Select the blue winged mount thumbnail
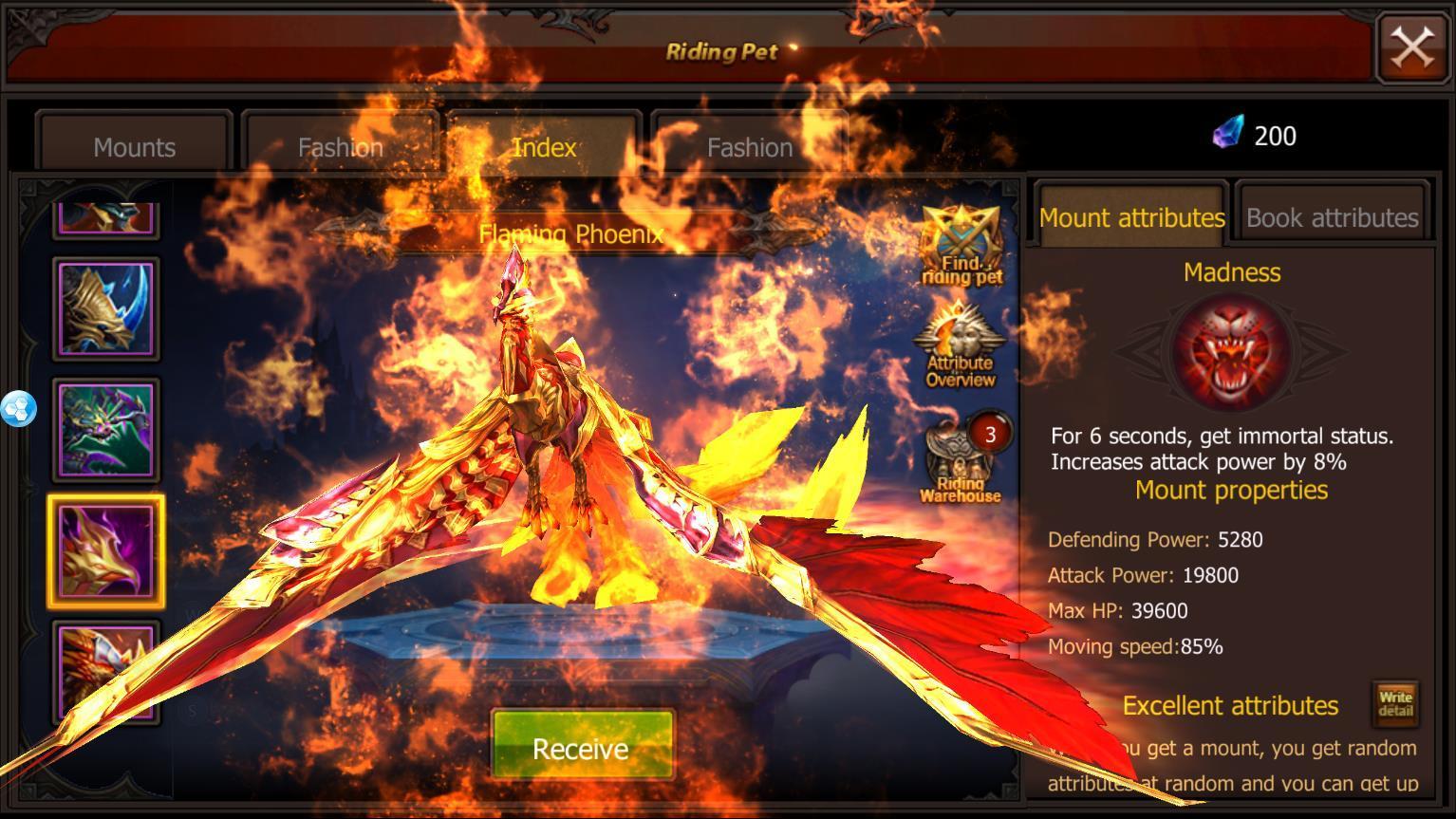 (x=105, y=307)
